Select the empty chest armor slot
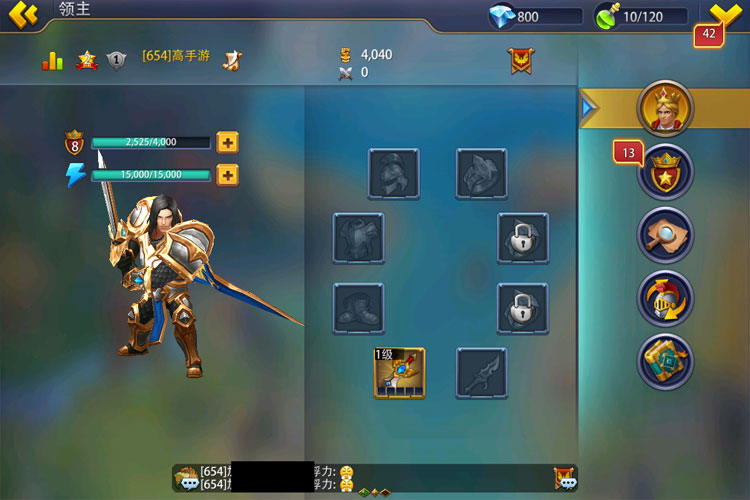This screenshot has height=500, width=750. (x=358, y=238)
